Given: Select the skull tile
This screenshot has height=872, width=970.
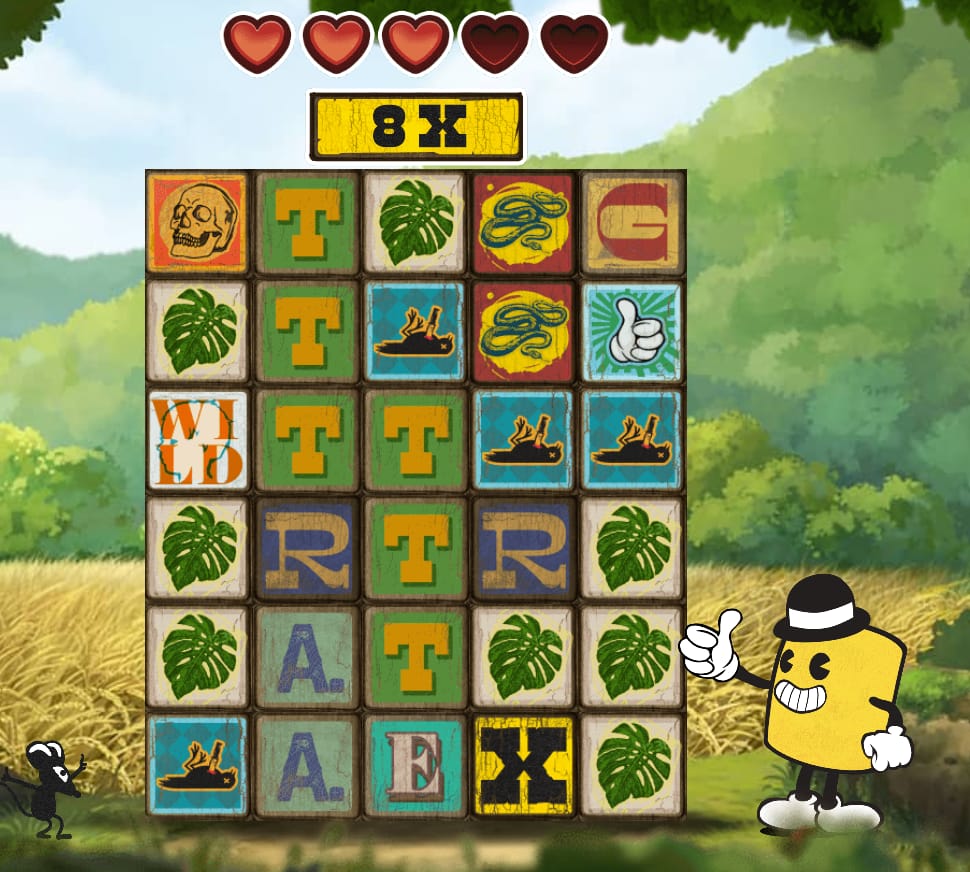Looking at the screenshot, I should [x=198, y=223].
